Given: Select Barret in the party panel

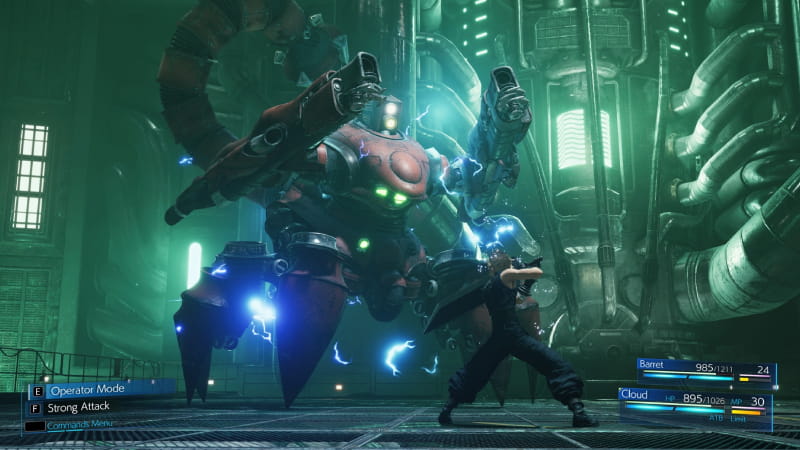Looking at the screenshot, I should [656, 369].
